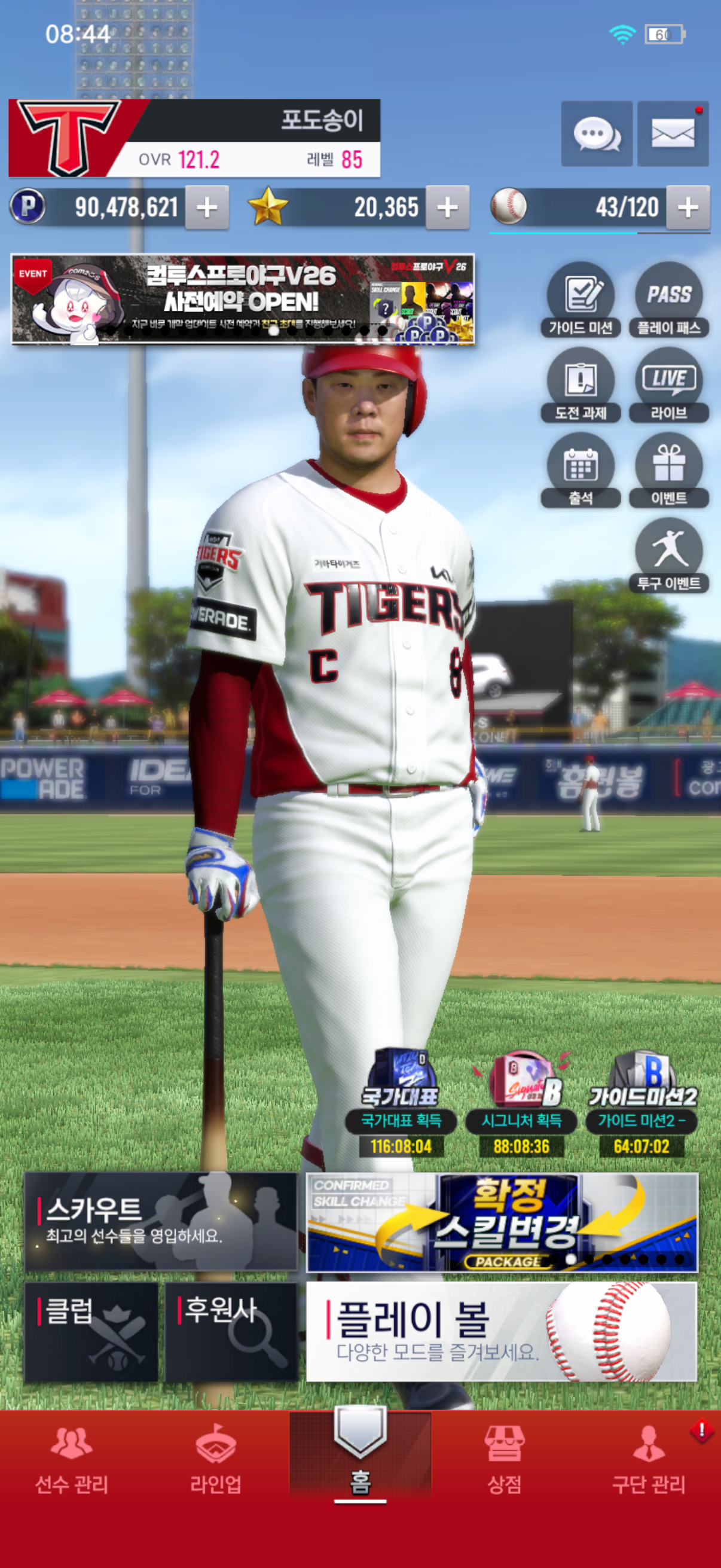Open the 이벤트 gift box menu
The image size is (721, 1568).
[668, 470]
